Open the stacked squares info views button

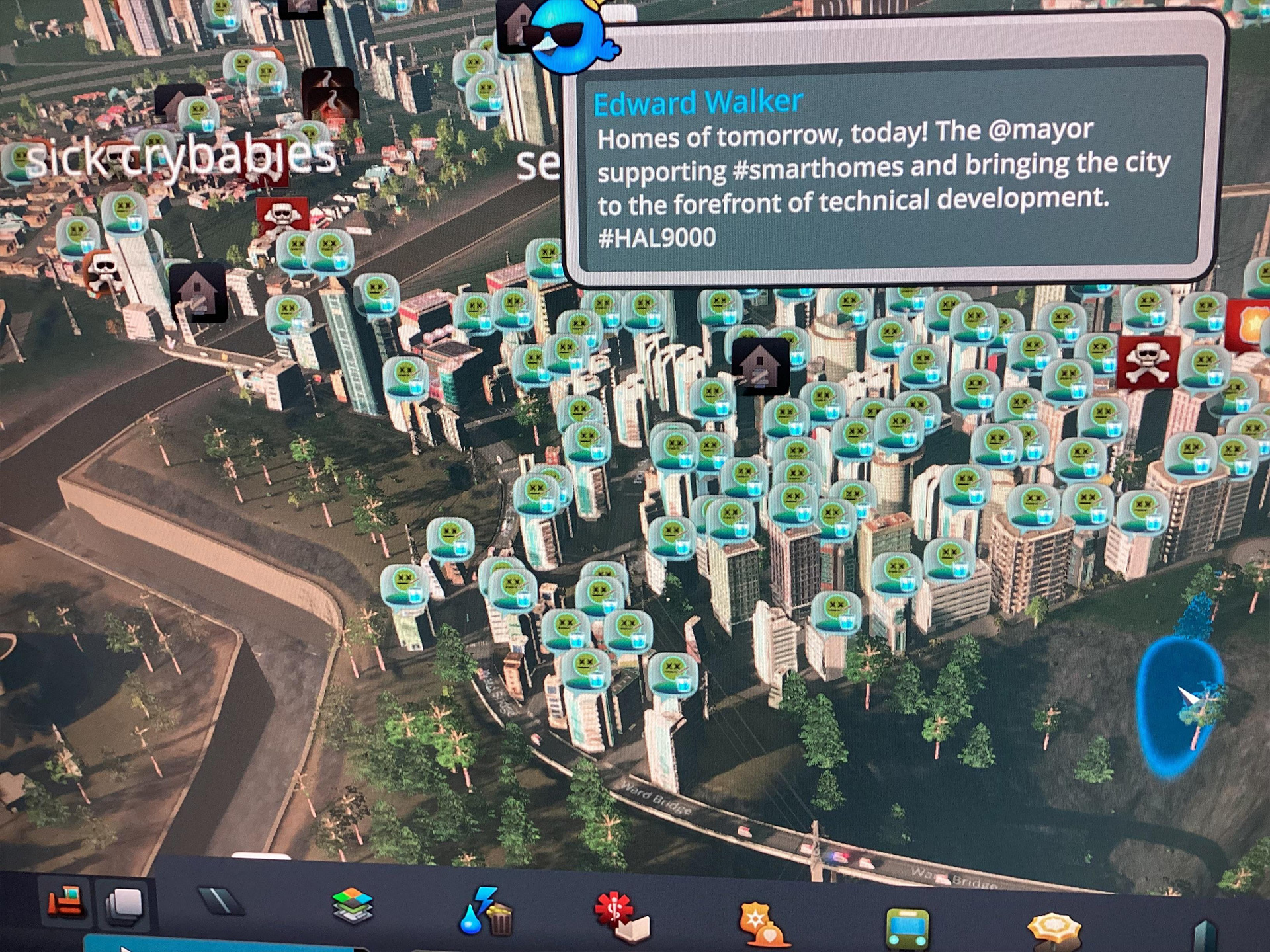click(124, 904)
